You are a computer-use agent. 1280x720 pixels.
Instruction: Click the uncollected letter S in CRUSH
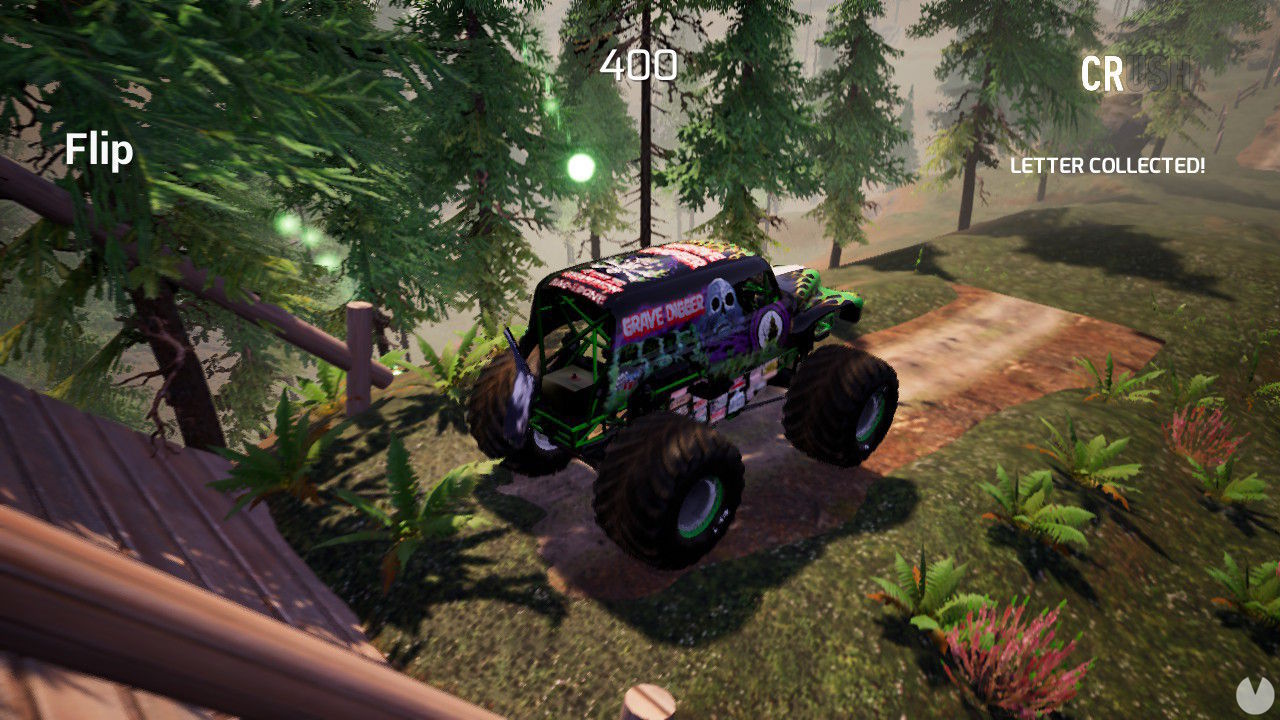click(x=1157, y=72)
